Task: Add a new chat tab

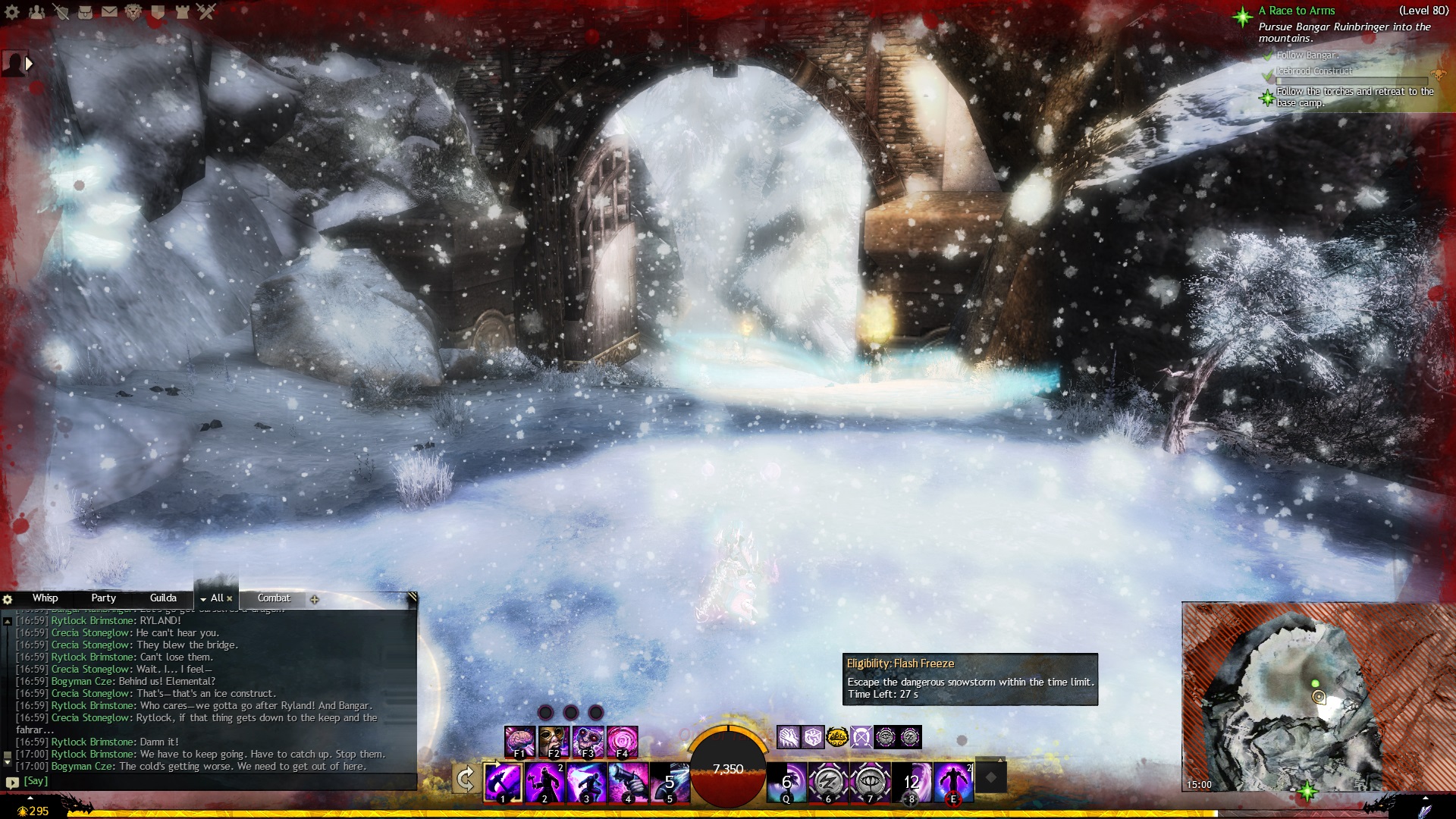Action: coord(315,600)
